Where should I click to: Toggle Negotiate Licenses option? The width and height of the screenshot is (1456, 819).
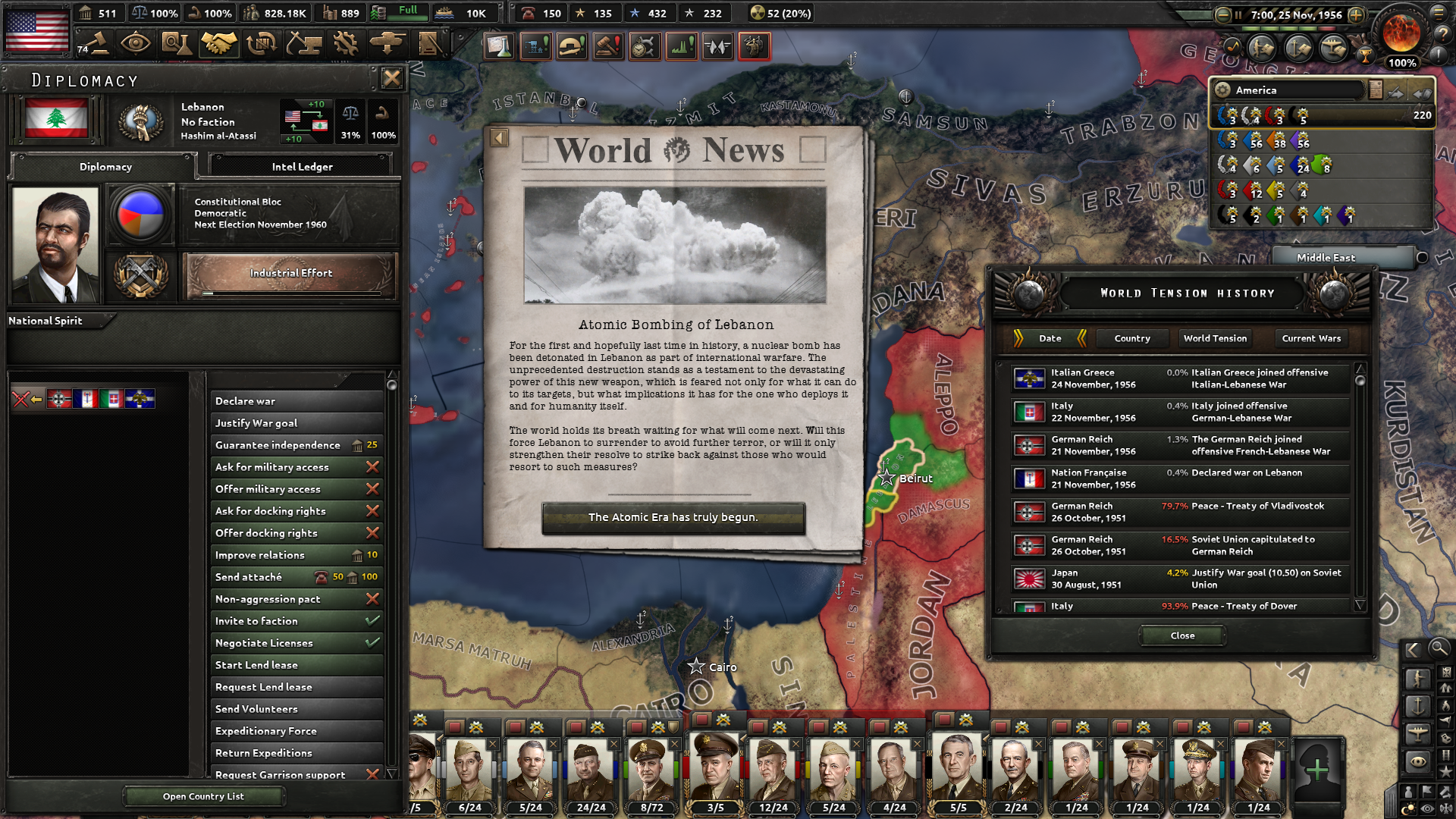pyautogui.click(x=372, y=642)
